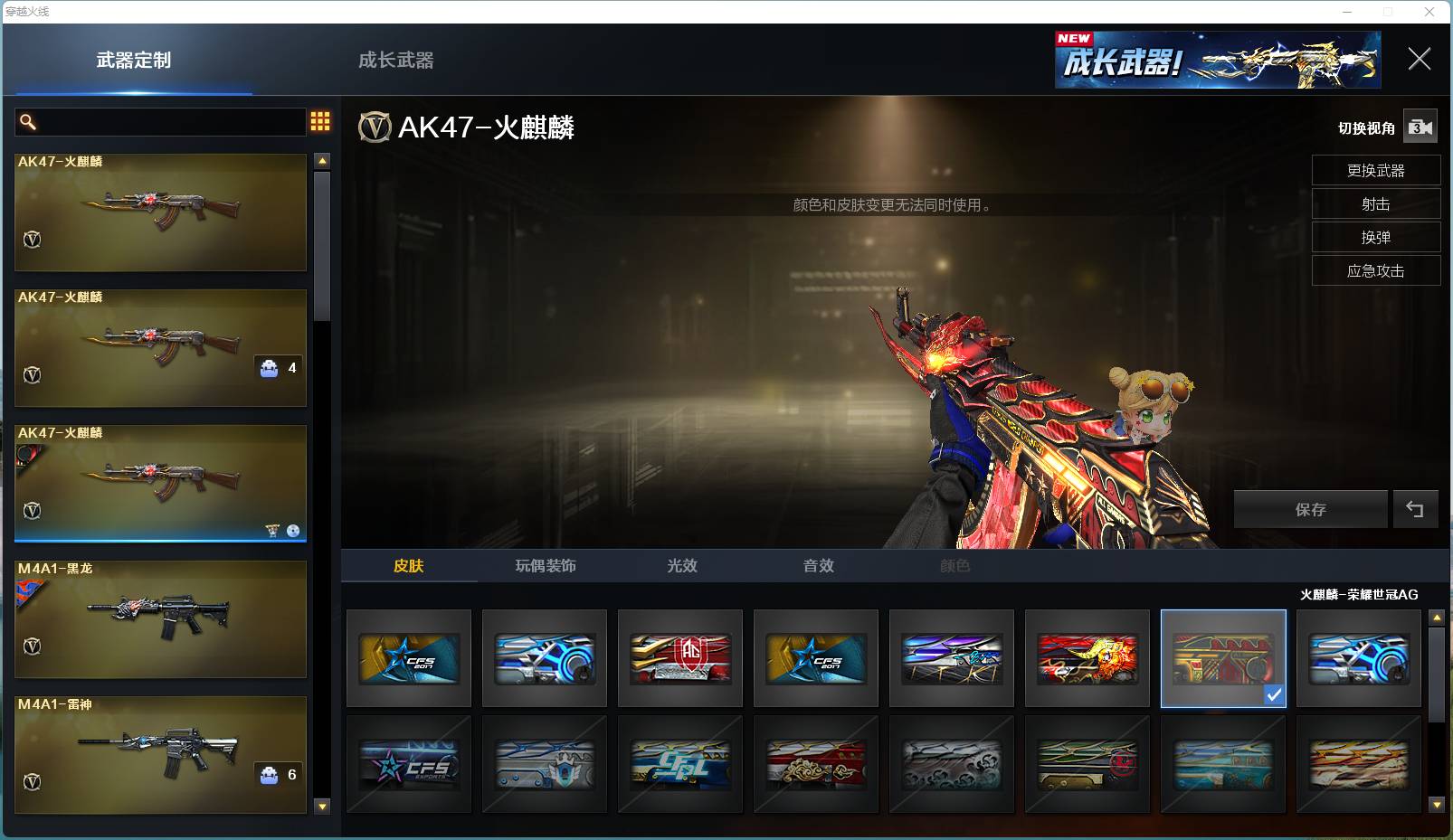
Task: Type in the weapon search field
Action: click(x=163, y=121)
